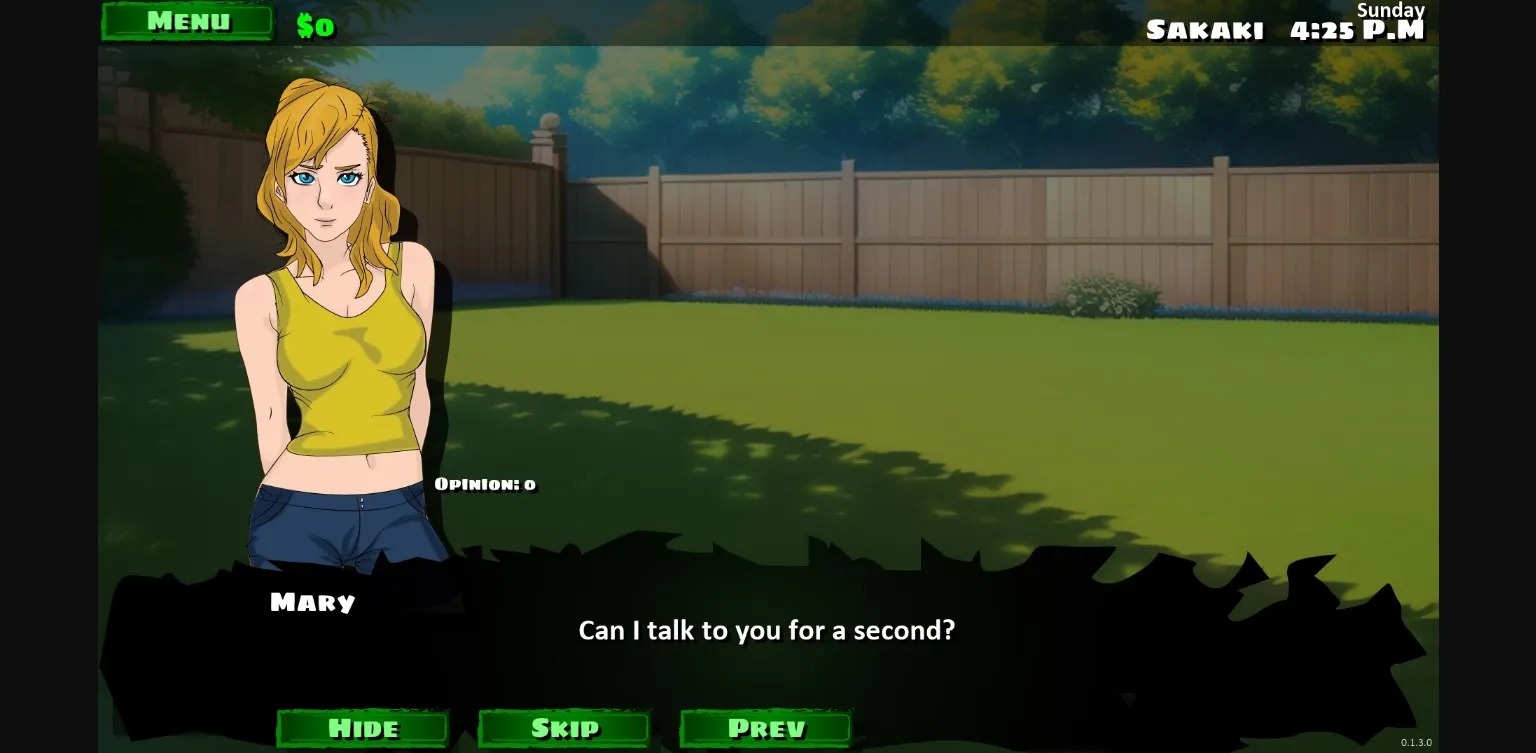The width and height of the screenshot is (1536, 753).
Task: Click the Opinion: 0 stat counter
Action: point(485,484)
